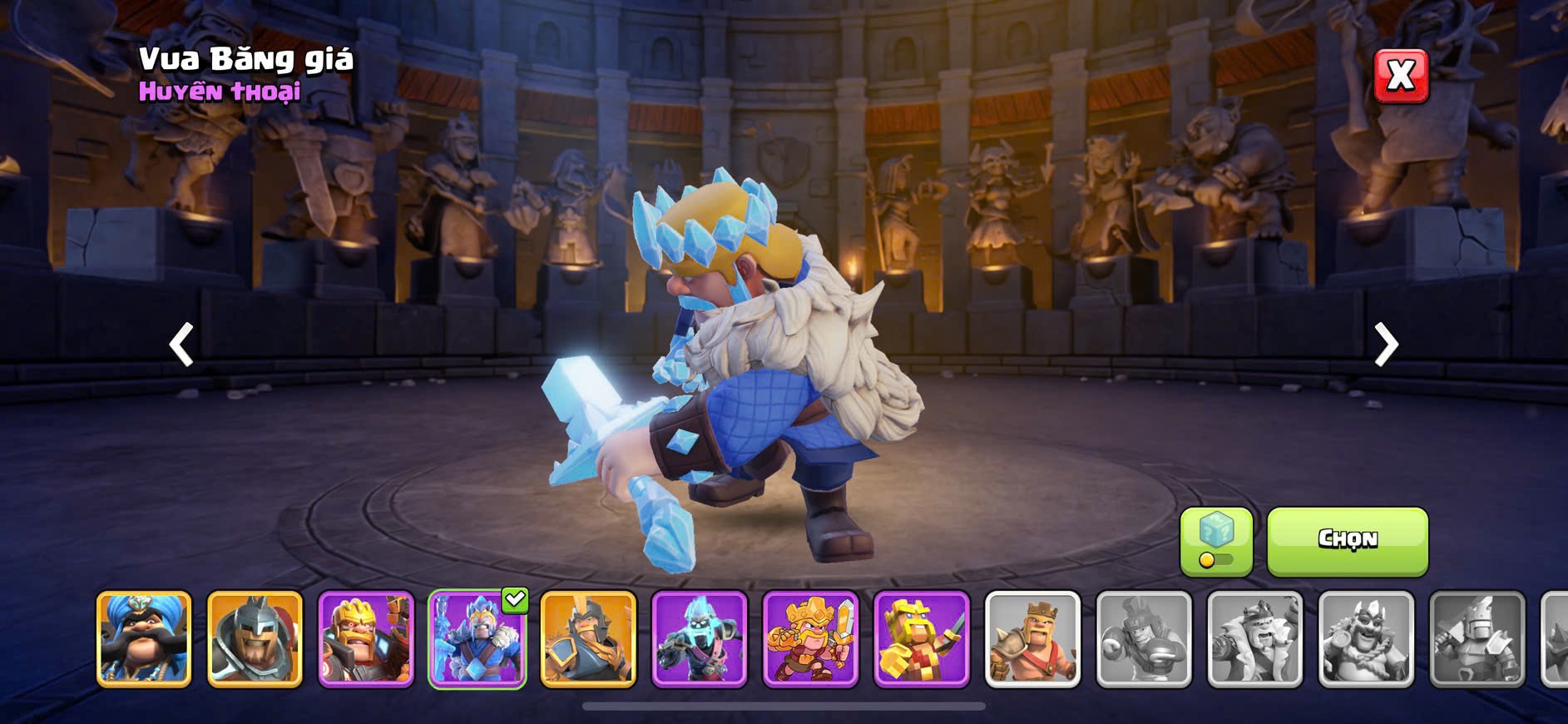Select the glowing blue skeleton king skin
The height and width of the screenshot is (724, 1568).
pos(700,639)
